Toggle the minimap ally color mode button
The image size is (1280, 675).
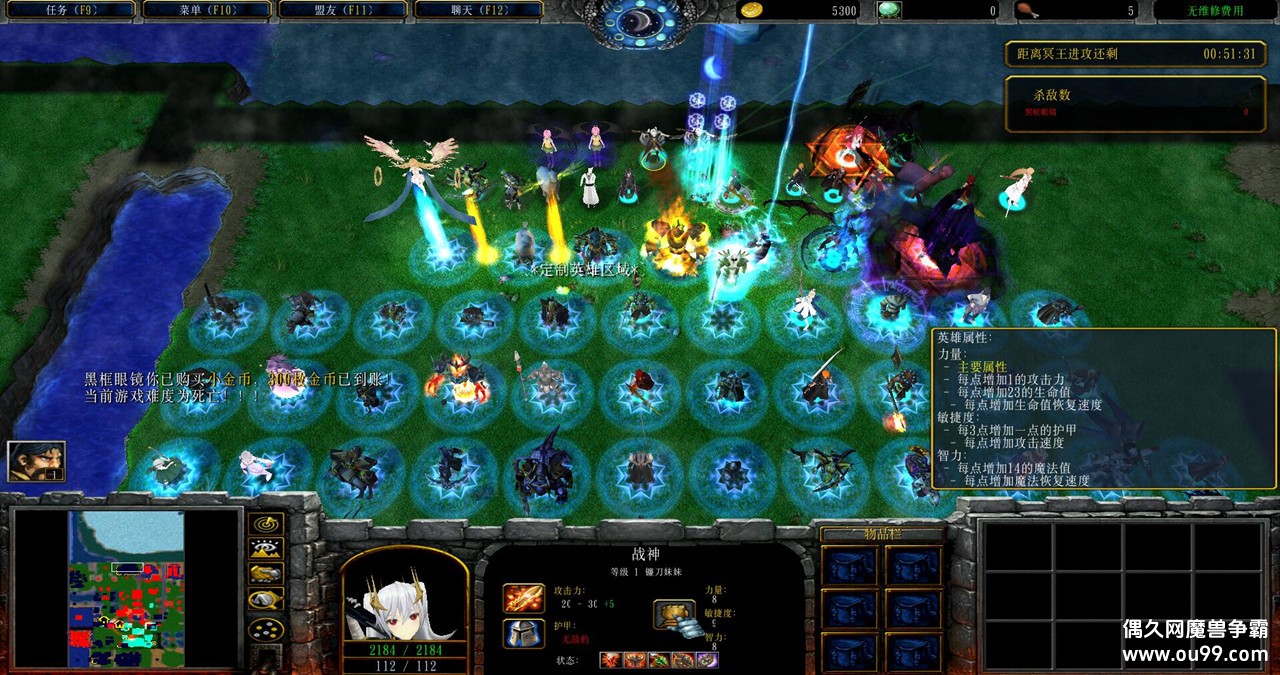tap(266, 573)
